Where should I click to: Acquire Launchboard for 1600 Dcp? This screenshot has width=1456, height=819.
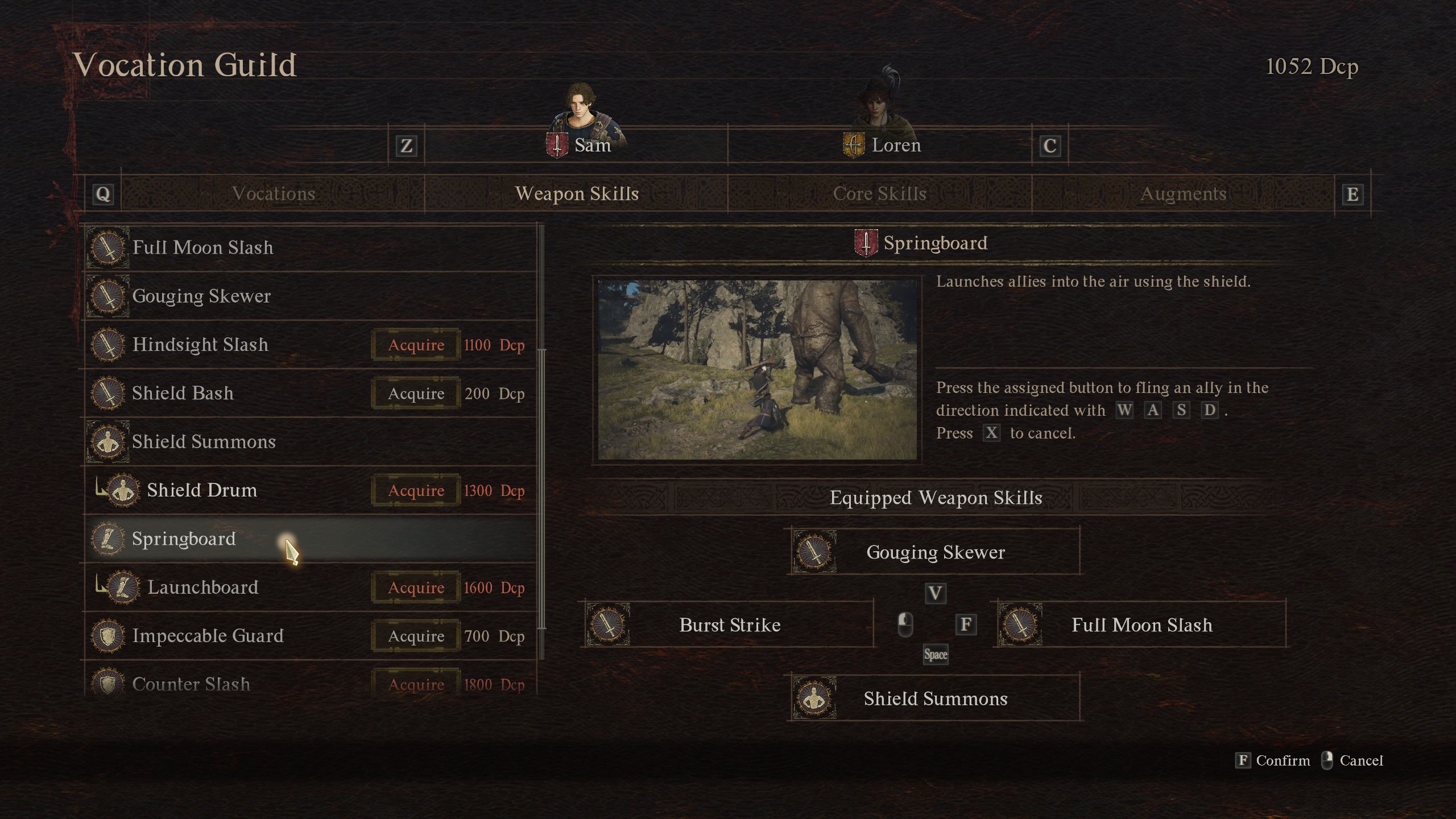click(x=416, y=588)
